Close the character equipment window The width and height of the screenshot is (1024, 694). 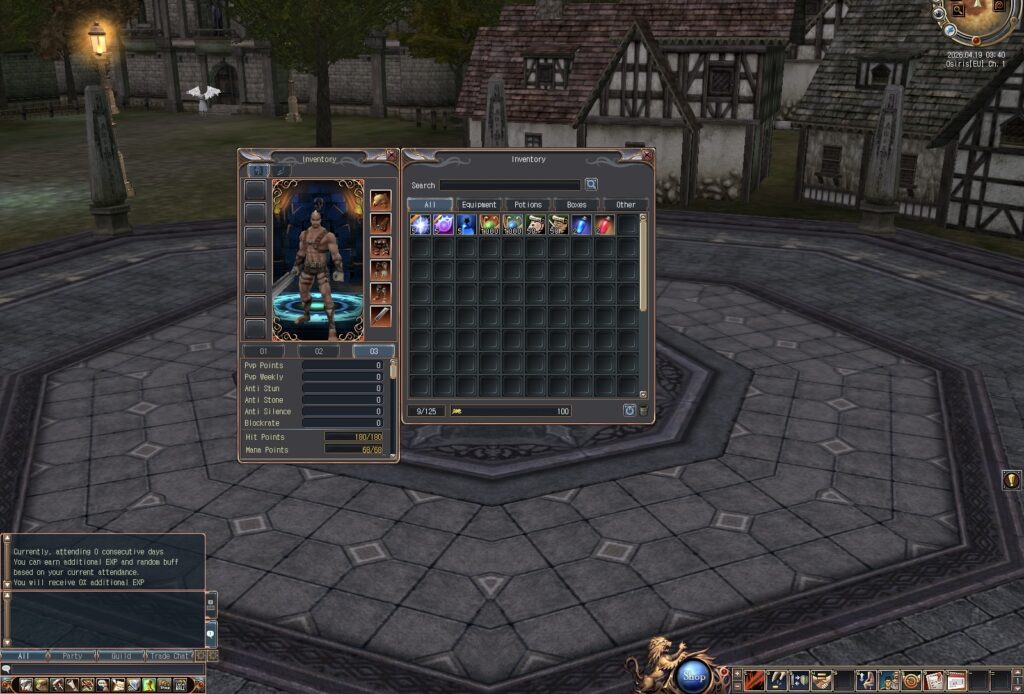click(392, 155)
